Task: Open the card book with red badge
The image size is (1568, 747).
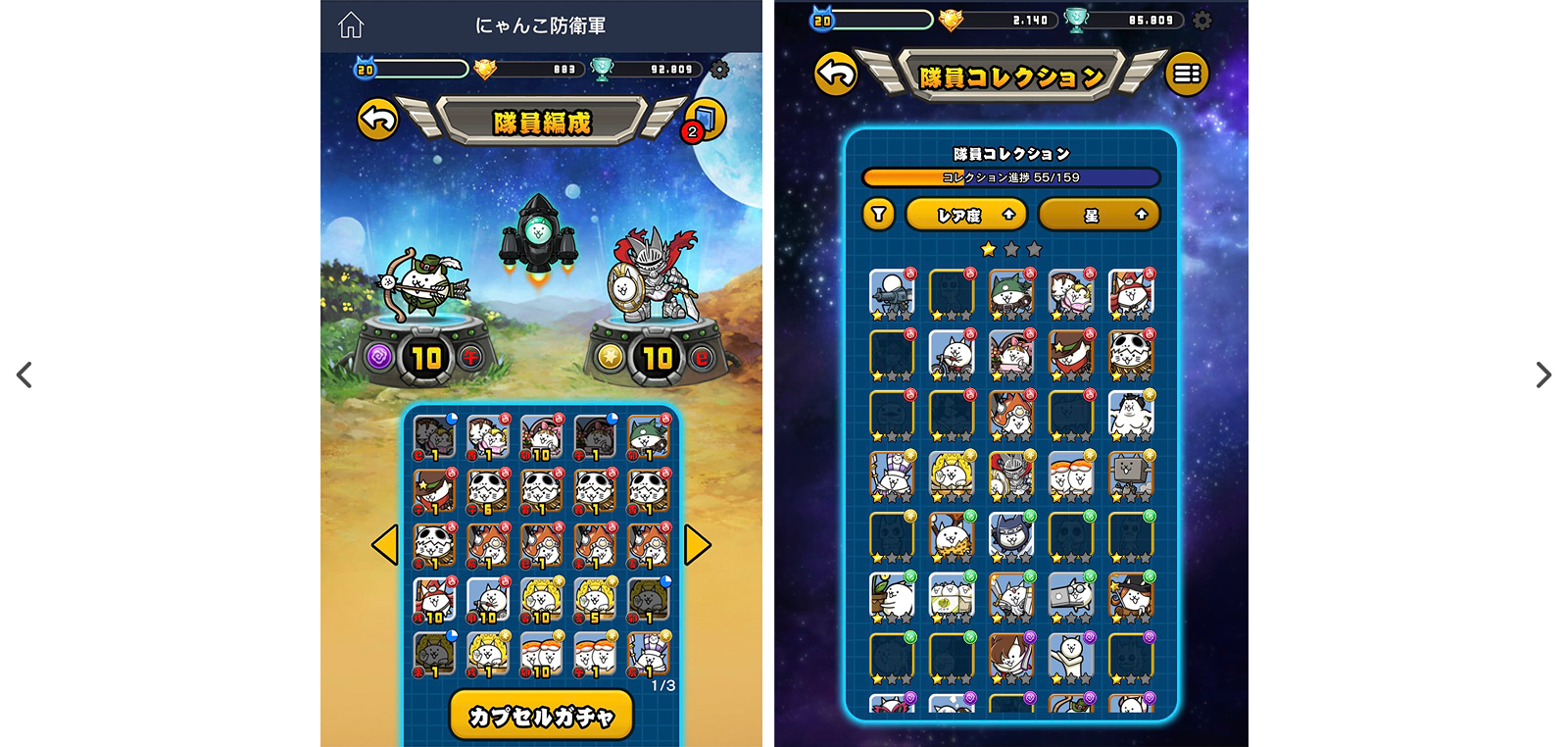Action: [705, 120]
